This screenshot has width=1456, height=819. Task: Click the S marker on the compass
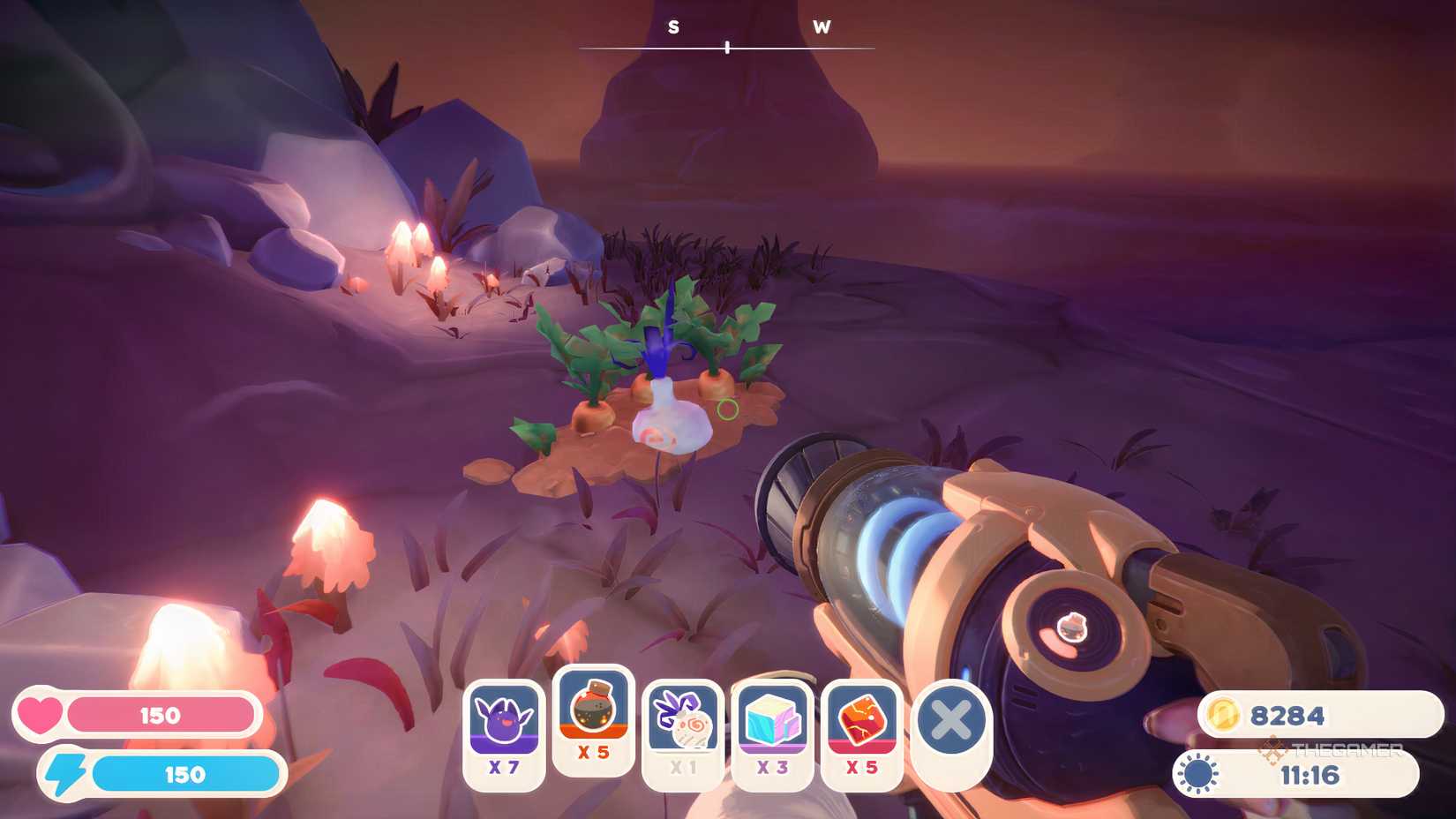pos(673,28)
